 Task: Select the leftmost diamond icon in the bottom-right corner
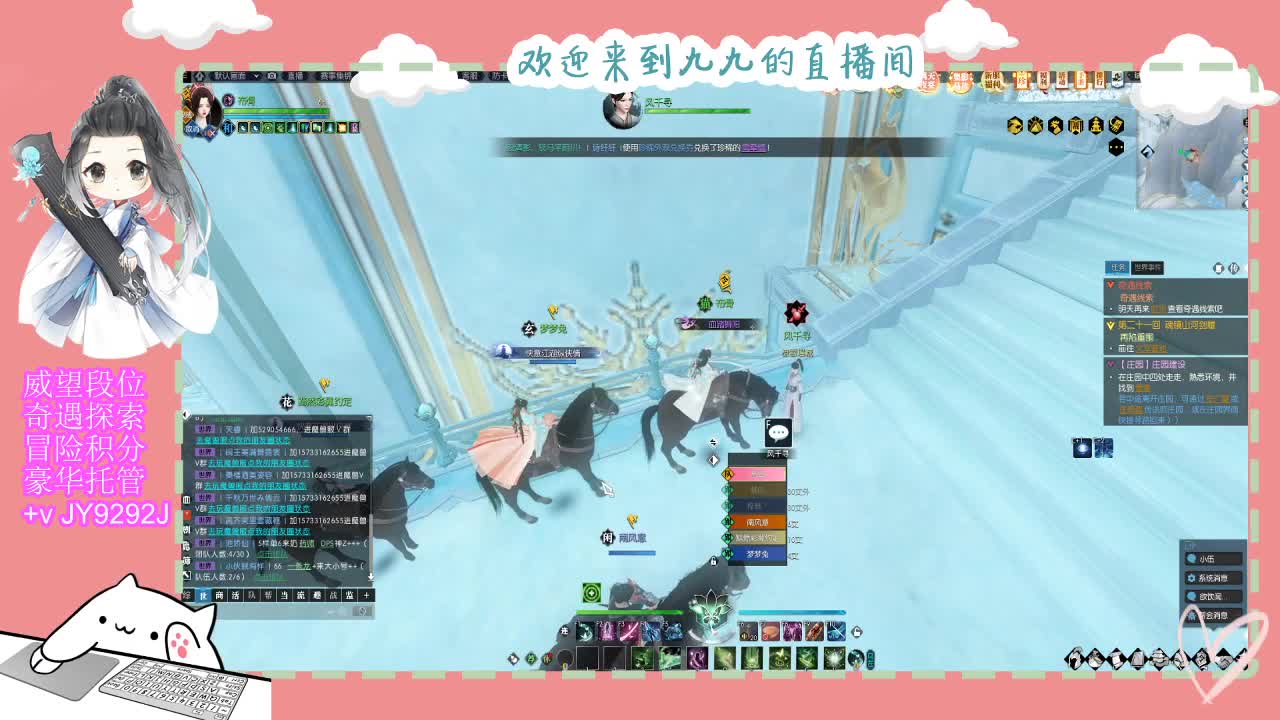[1073, 659]
